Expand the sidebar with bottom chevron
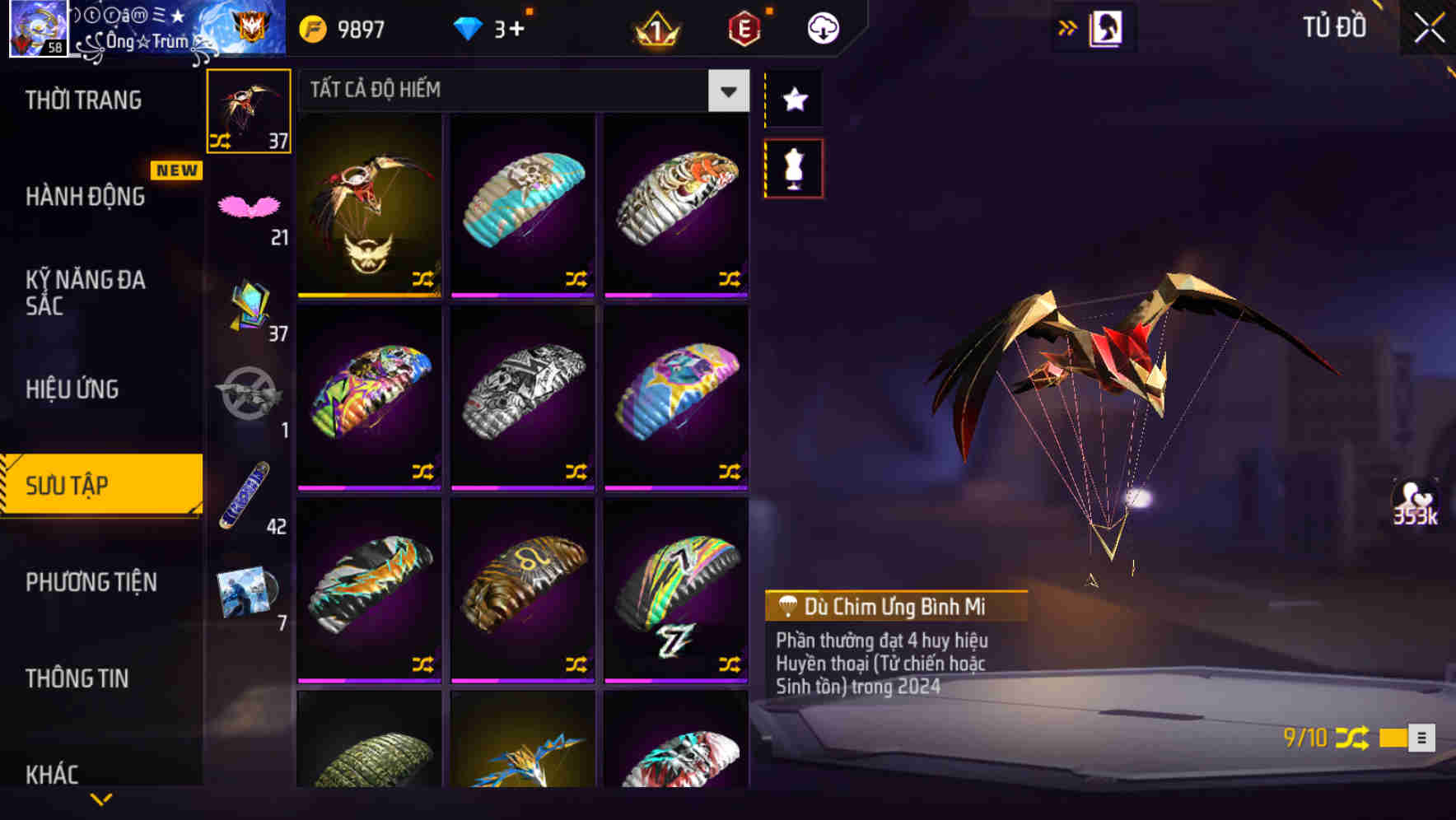 pos(101,800)
